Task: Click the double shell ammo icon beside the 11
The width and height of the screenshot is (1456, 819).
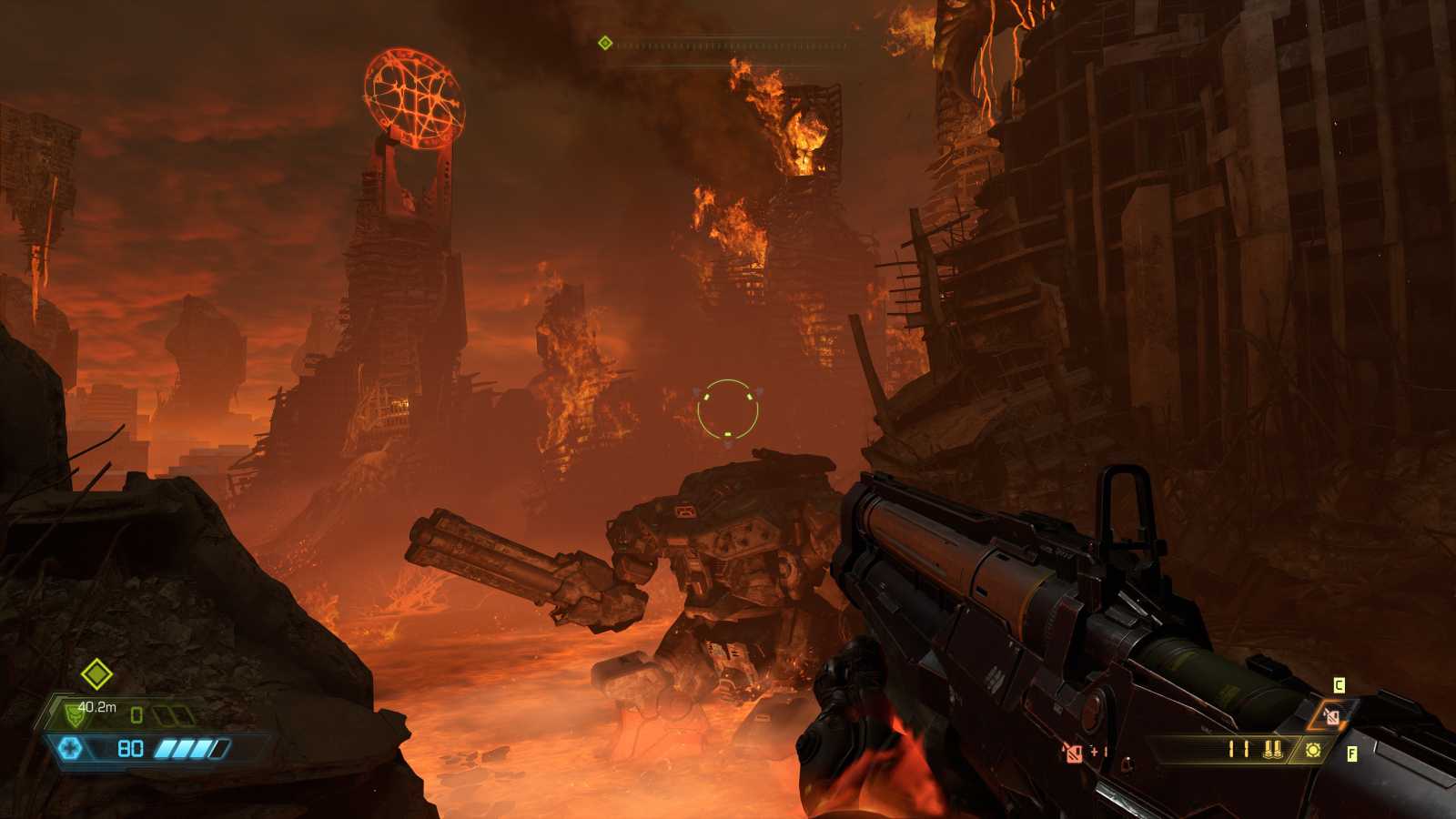Action: coord(1273,751)
